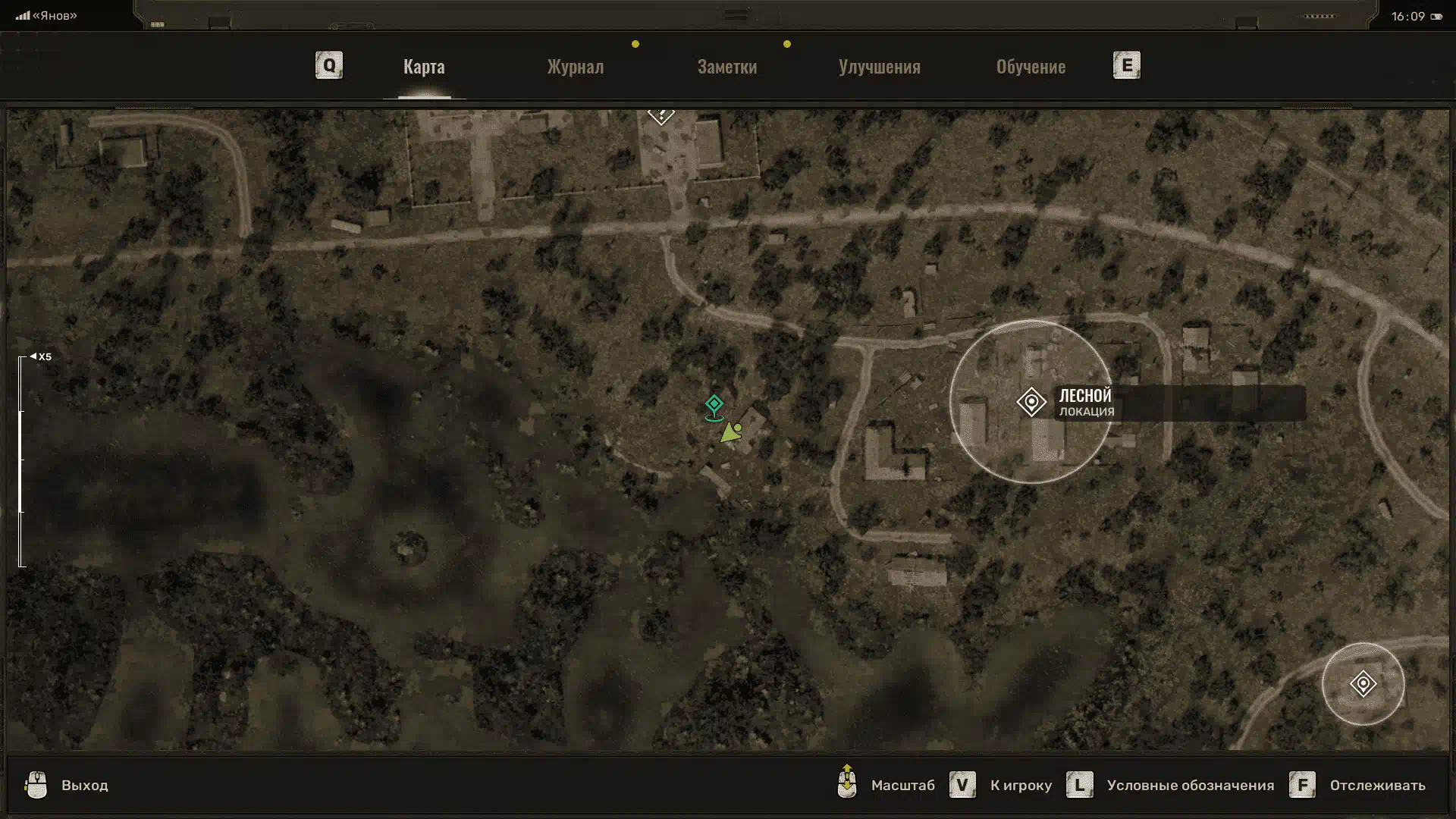Switch to the Улучшения tab
Viewport: 1456px width, 819px height.
(879, 67)
